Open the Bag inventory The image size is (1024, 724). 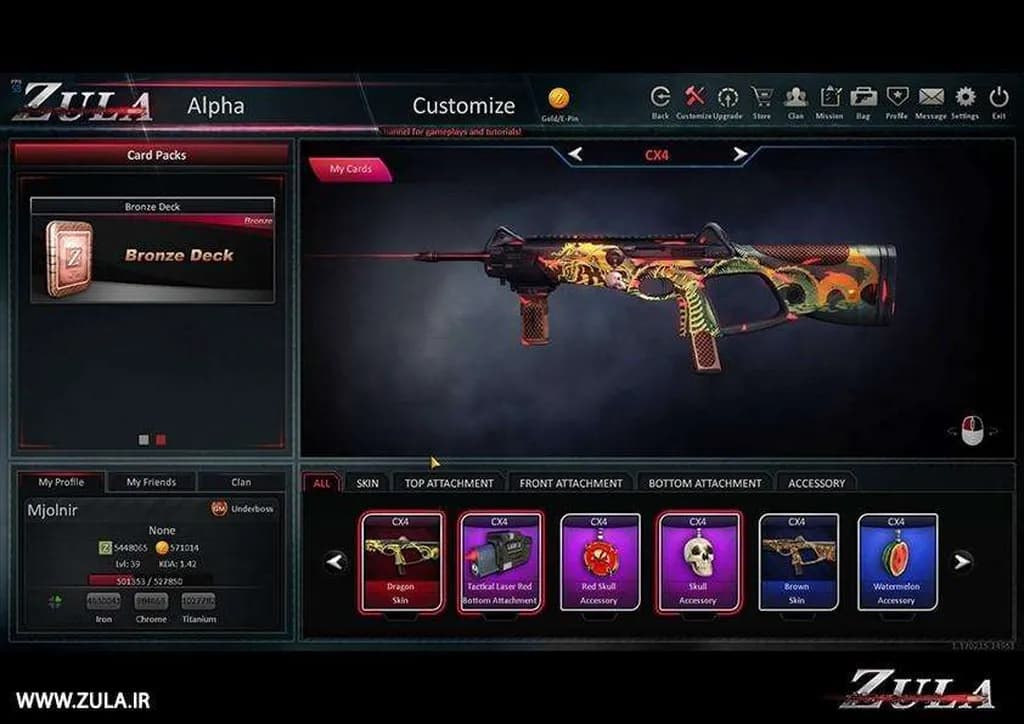863,98
